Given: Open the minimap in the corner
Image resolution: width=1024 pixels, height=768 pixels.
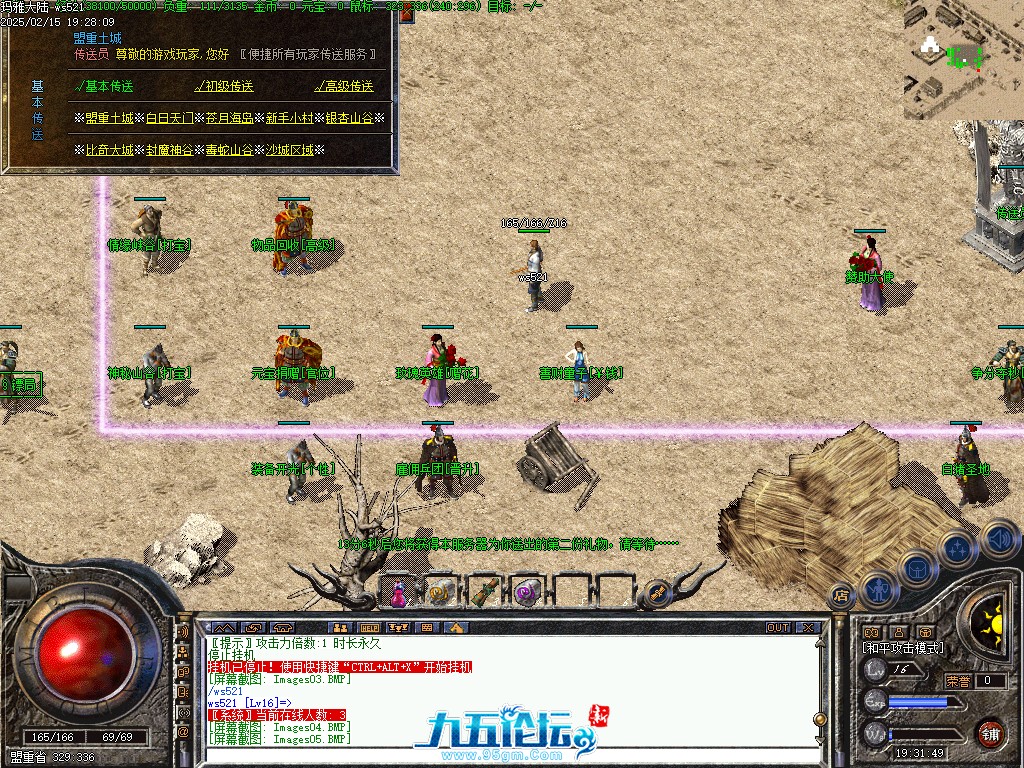Looking at the screenshot, I should coord(964,60).
